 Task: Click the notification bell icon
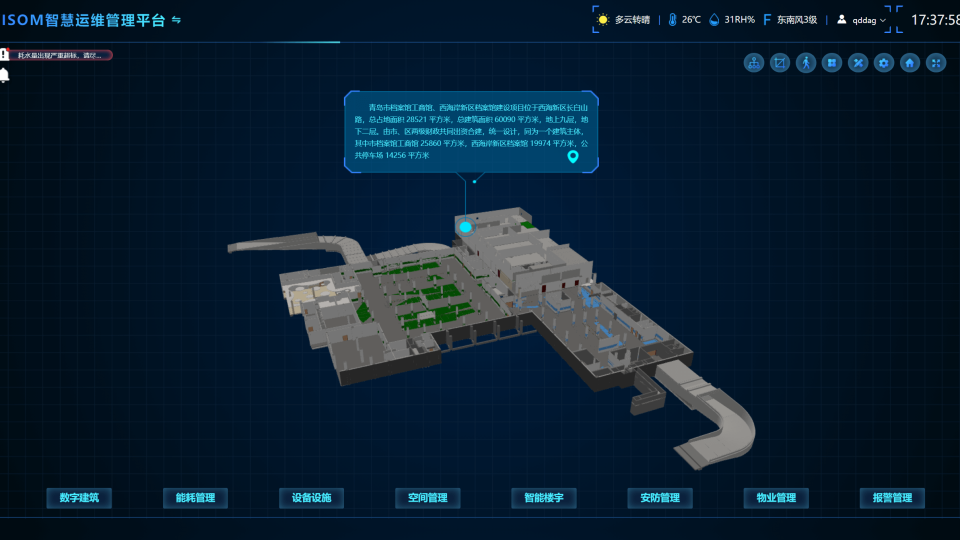5,76
